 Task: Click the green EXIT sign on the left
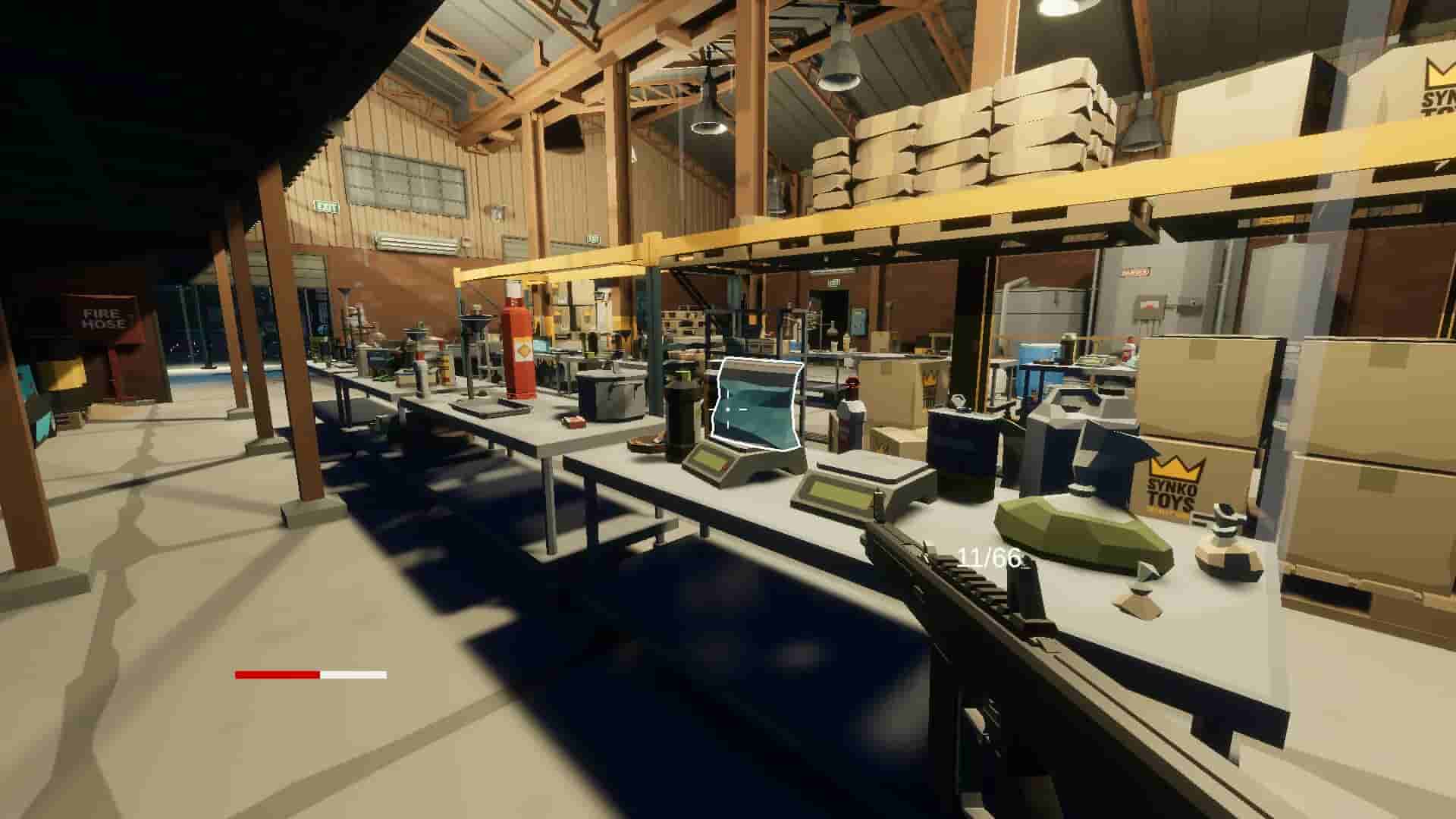(x=326, y=205)
